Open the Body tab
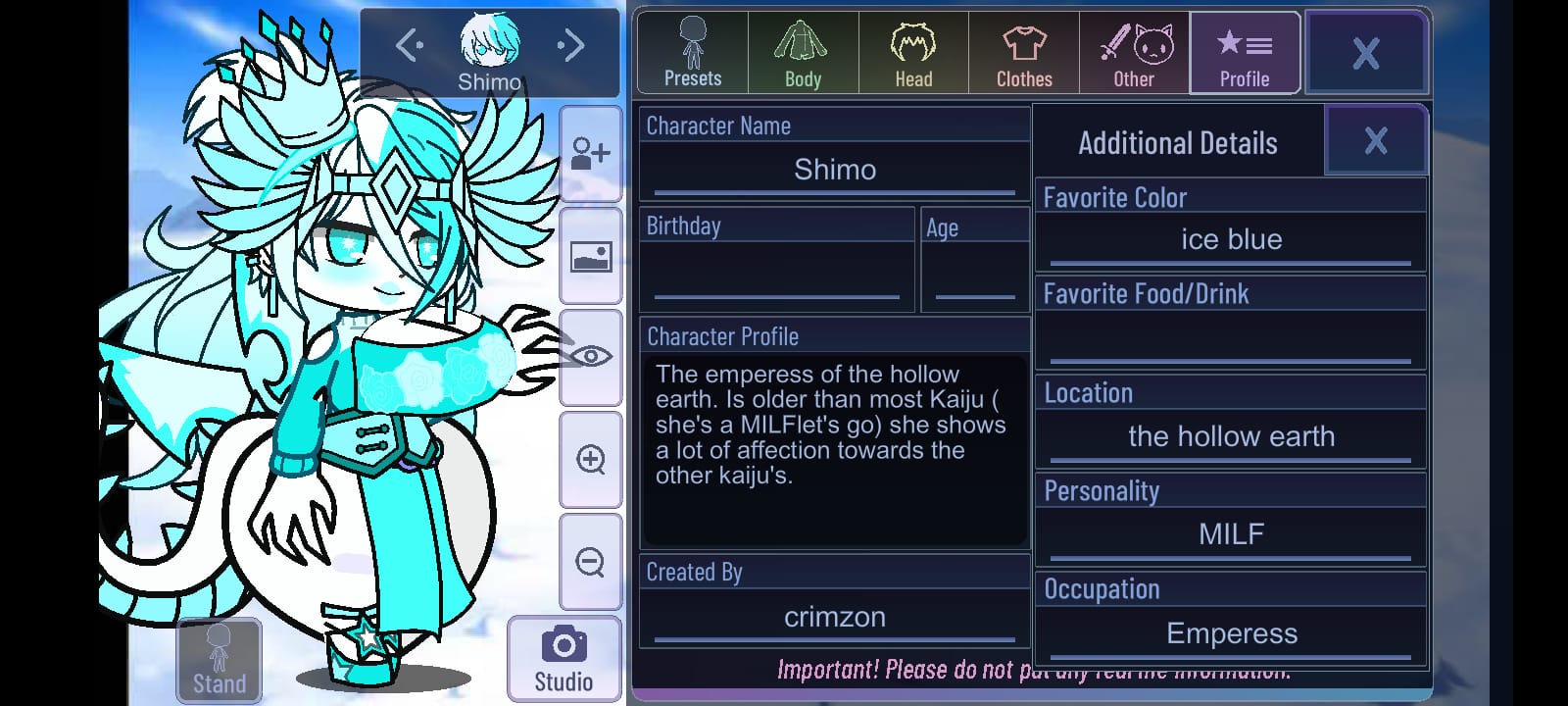Viewport: 1568px width, 706px height. point(803,53)
